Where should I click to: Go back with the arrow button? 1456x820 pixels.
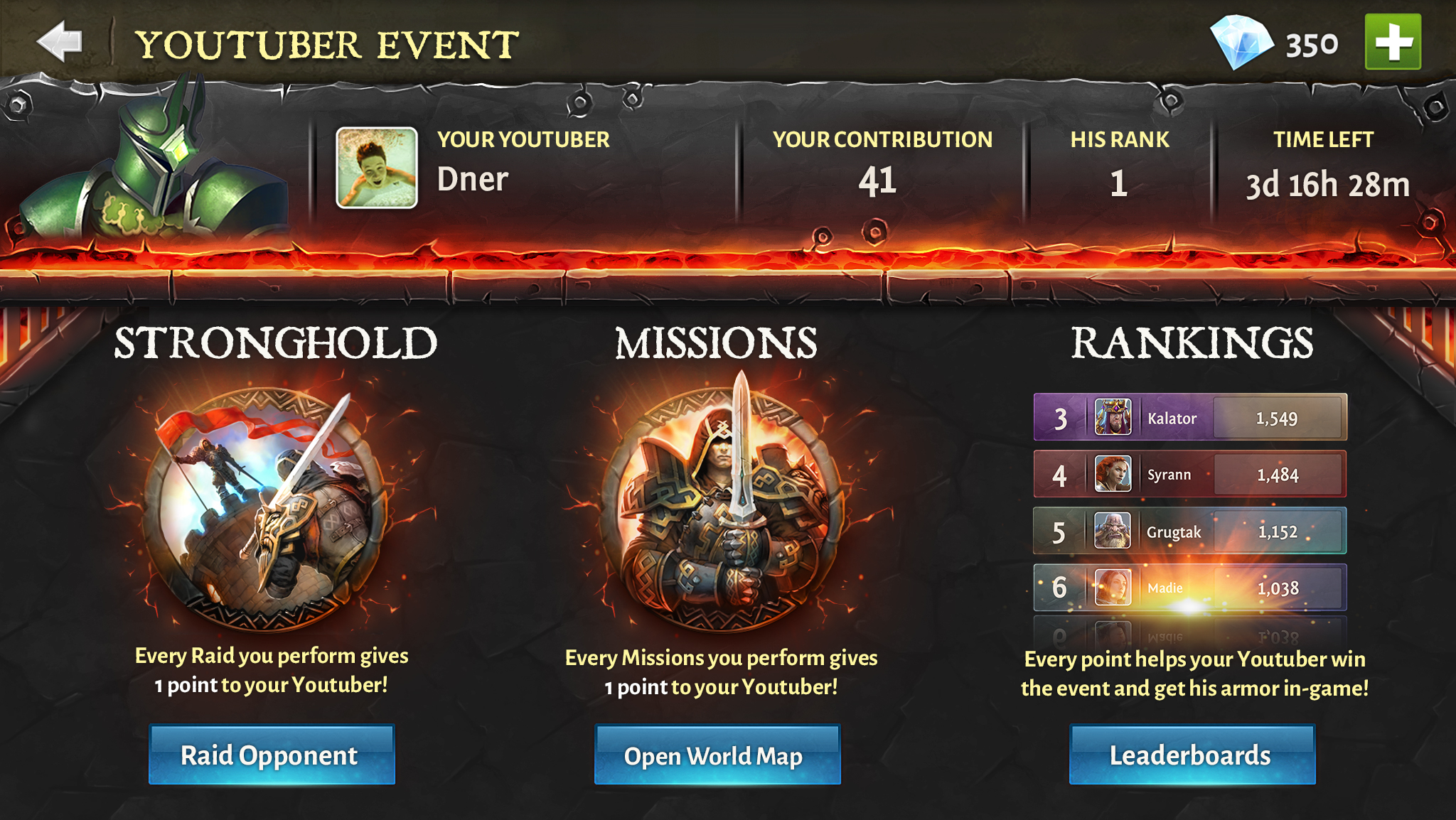[60, 42]
